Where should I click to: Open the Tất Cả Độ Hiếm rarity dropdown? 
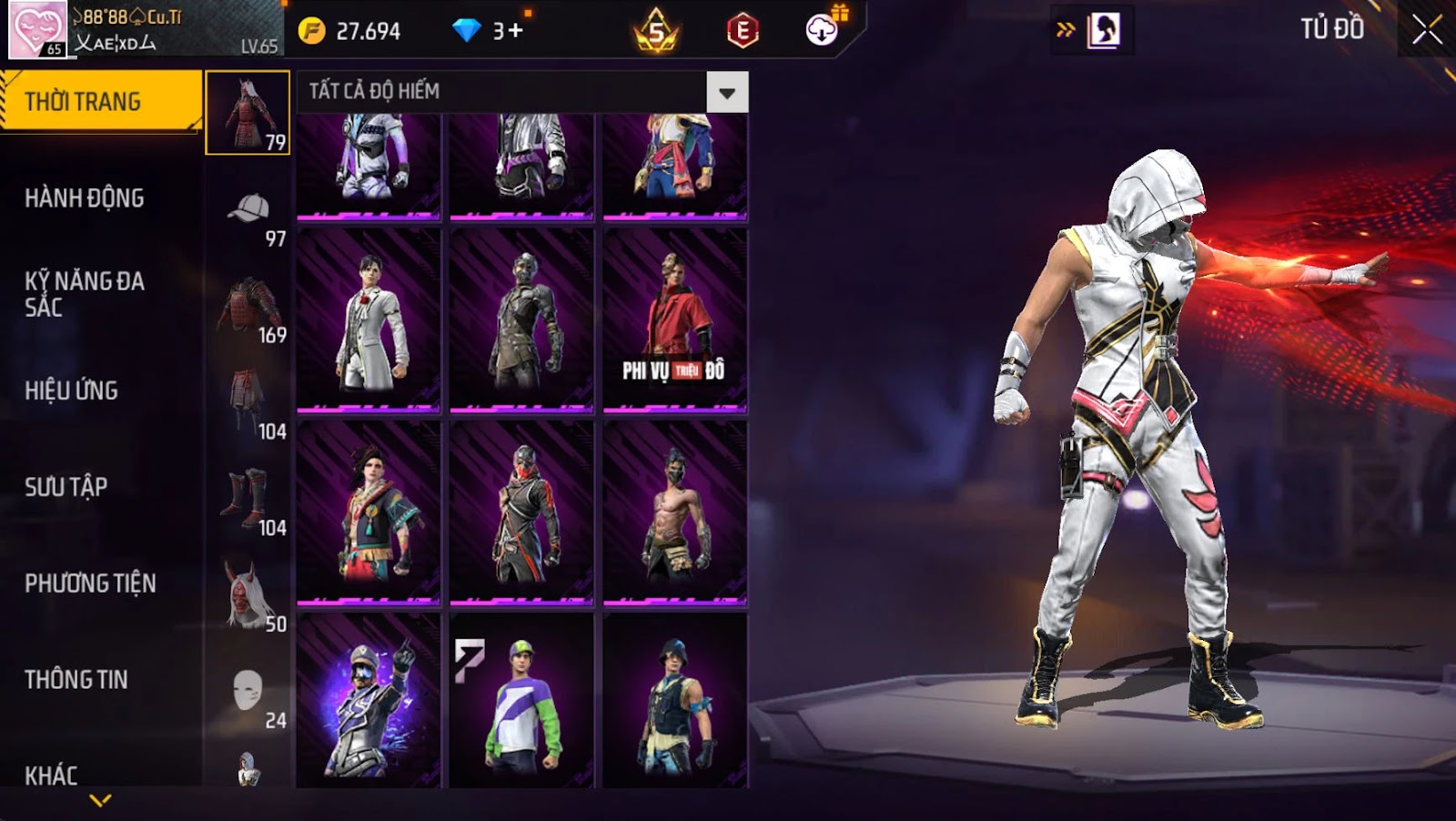click(726, 92)
